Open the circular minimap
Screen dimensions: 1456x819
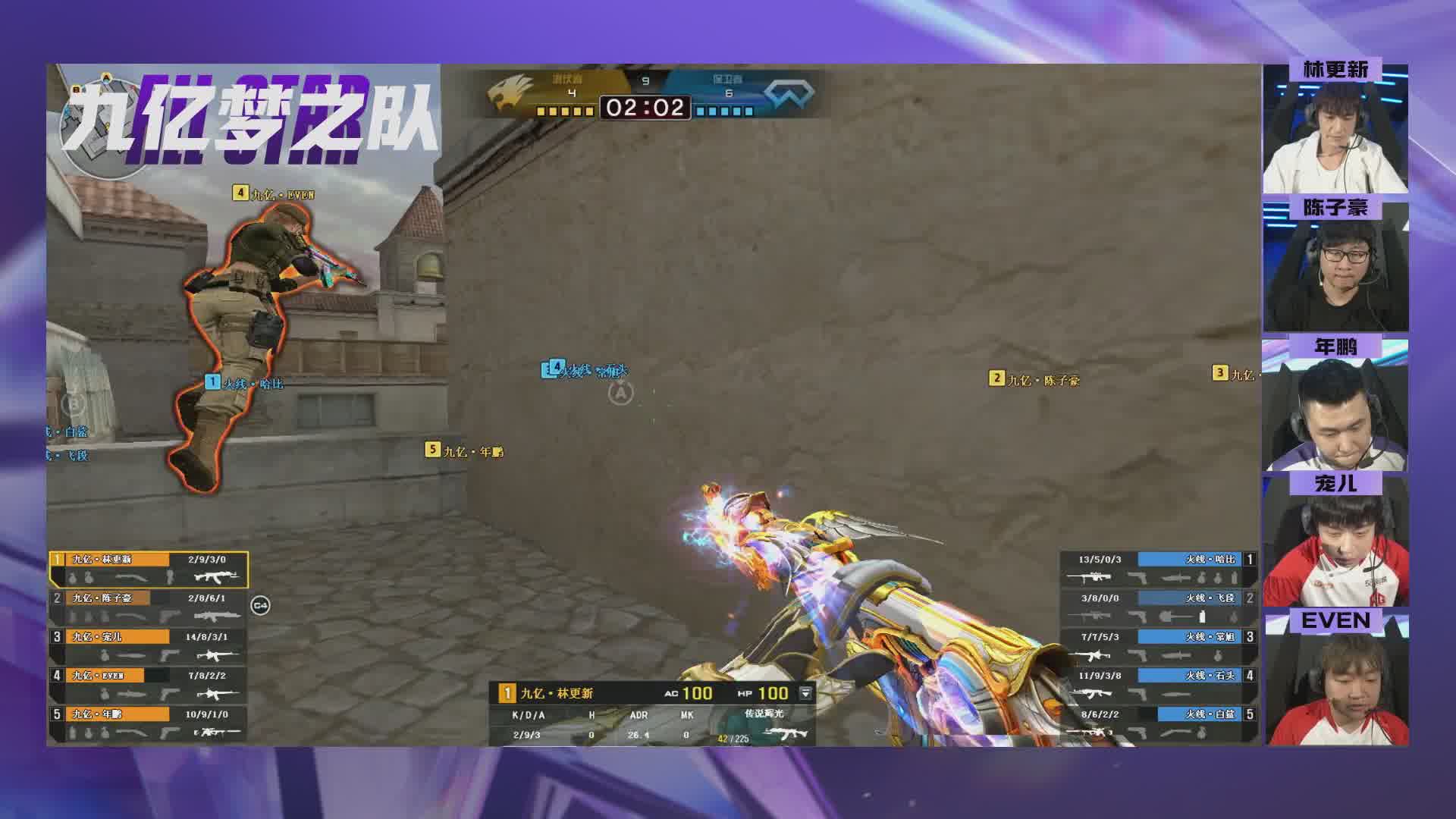click(102, 125)
